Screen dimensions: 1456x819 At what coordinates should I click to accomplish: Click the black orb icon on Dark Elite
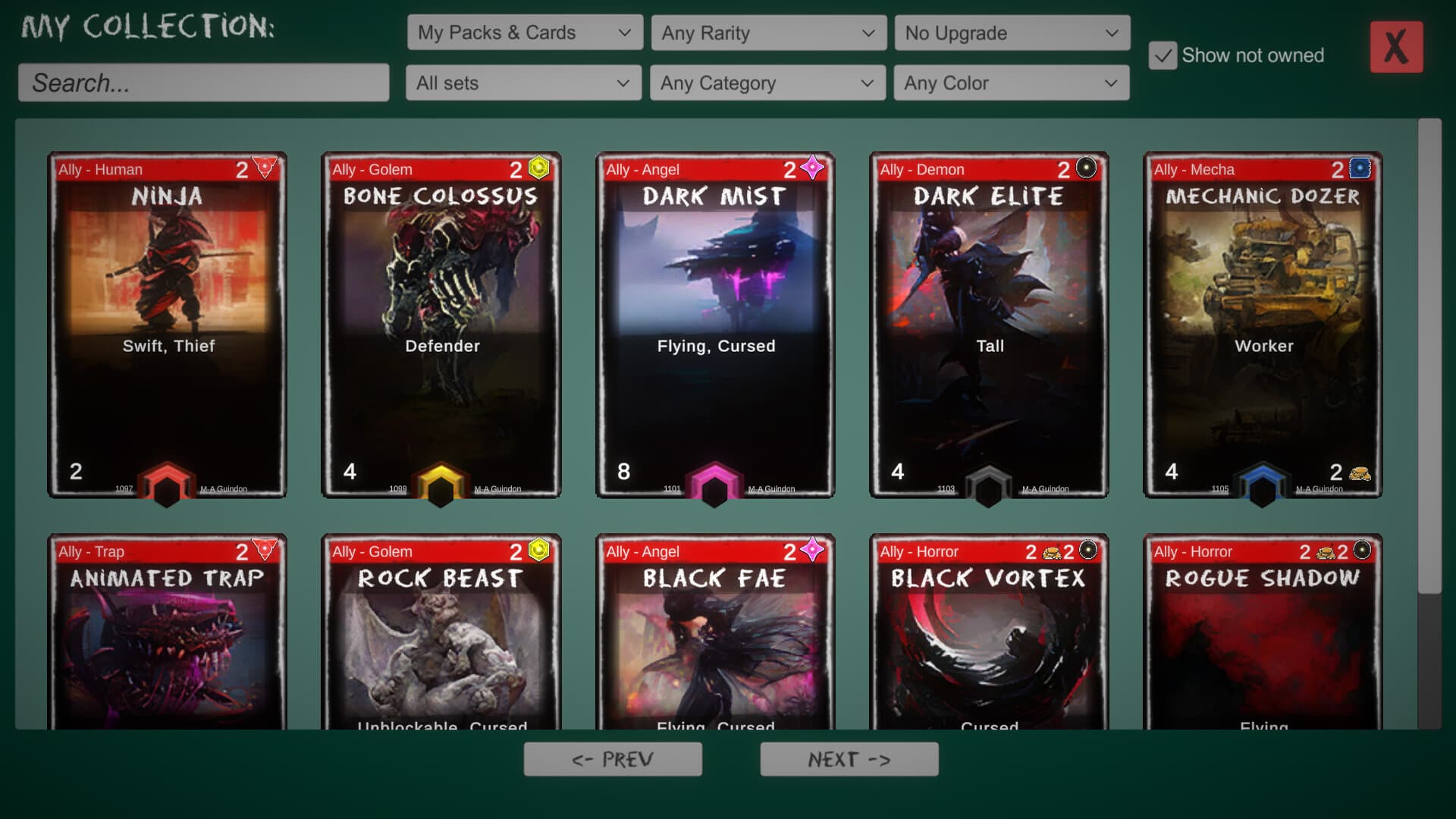tap(1085, 168)
